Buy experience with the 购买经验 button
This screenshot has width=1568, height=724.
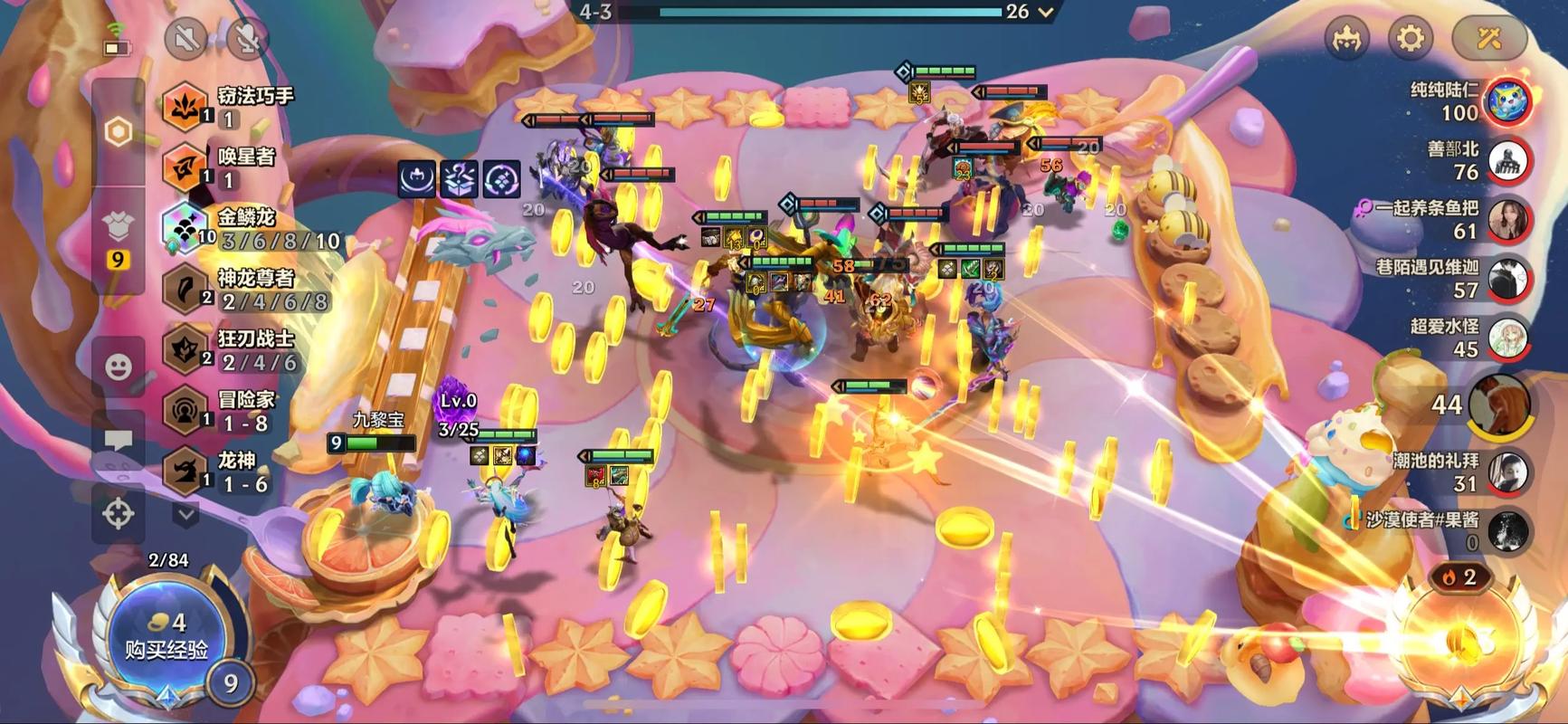tap(166, 636)
